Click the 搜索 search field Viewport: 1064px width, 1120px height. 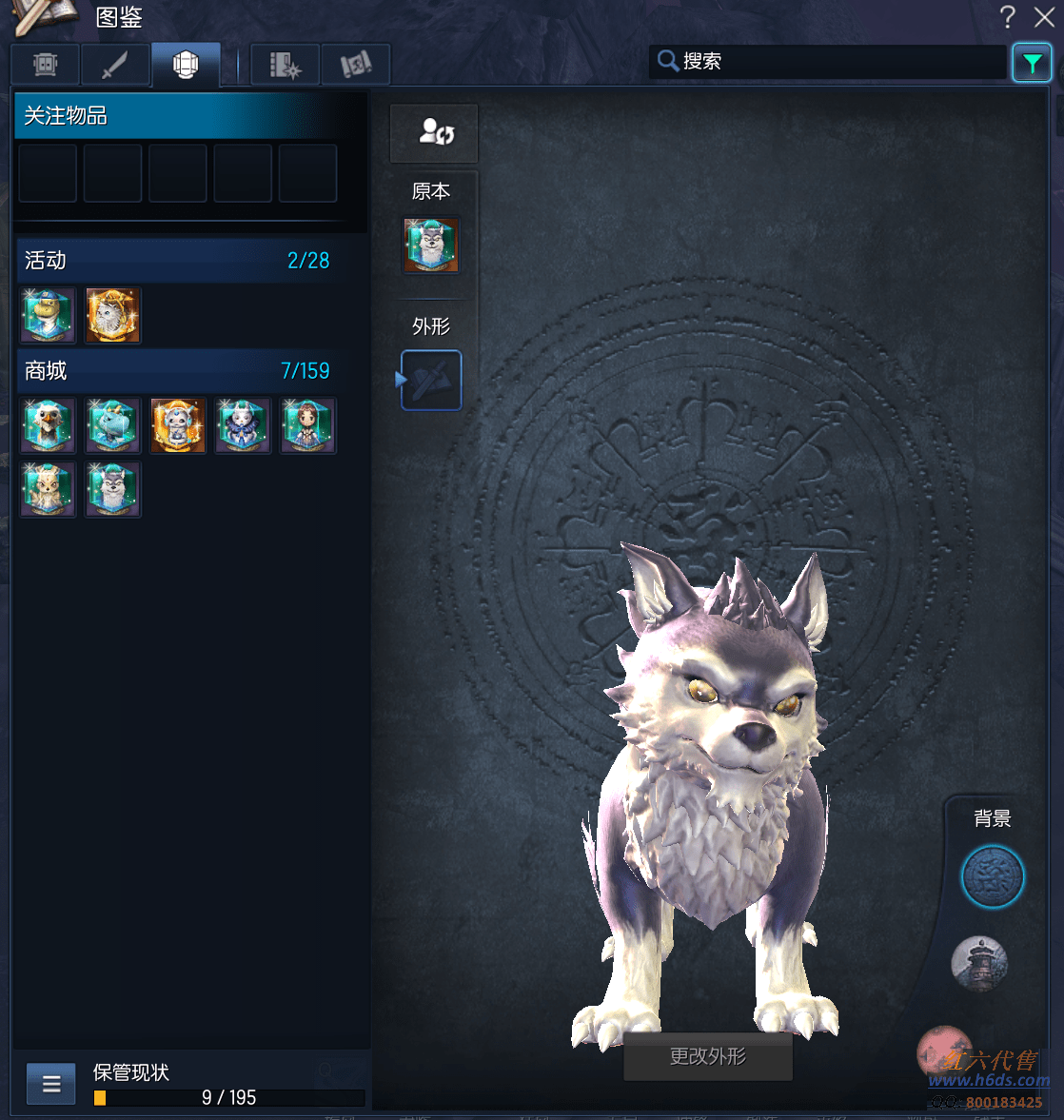(828, 62)
